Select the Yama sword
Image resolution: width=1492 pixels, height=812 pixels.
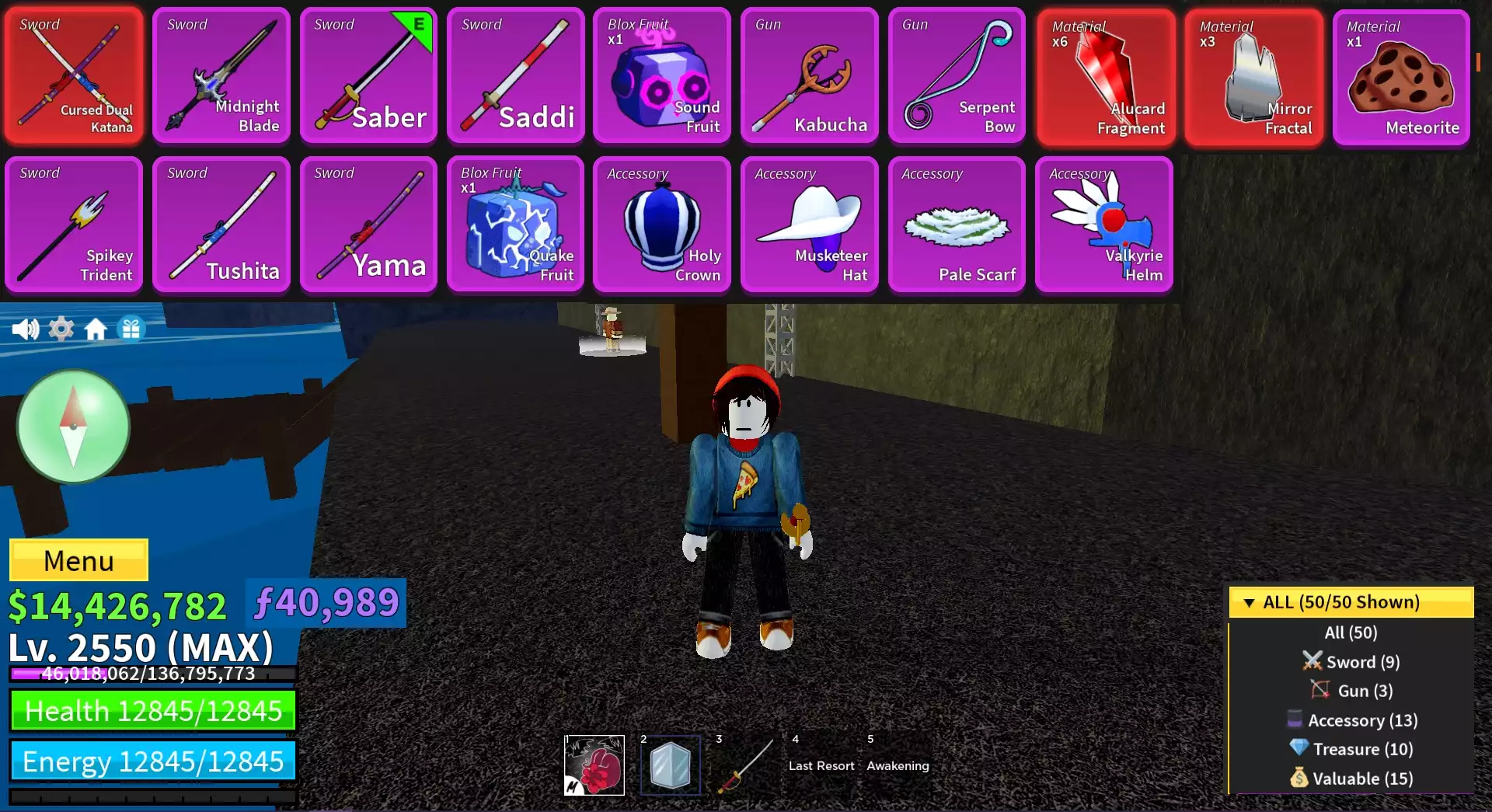tap(368, 225)
